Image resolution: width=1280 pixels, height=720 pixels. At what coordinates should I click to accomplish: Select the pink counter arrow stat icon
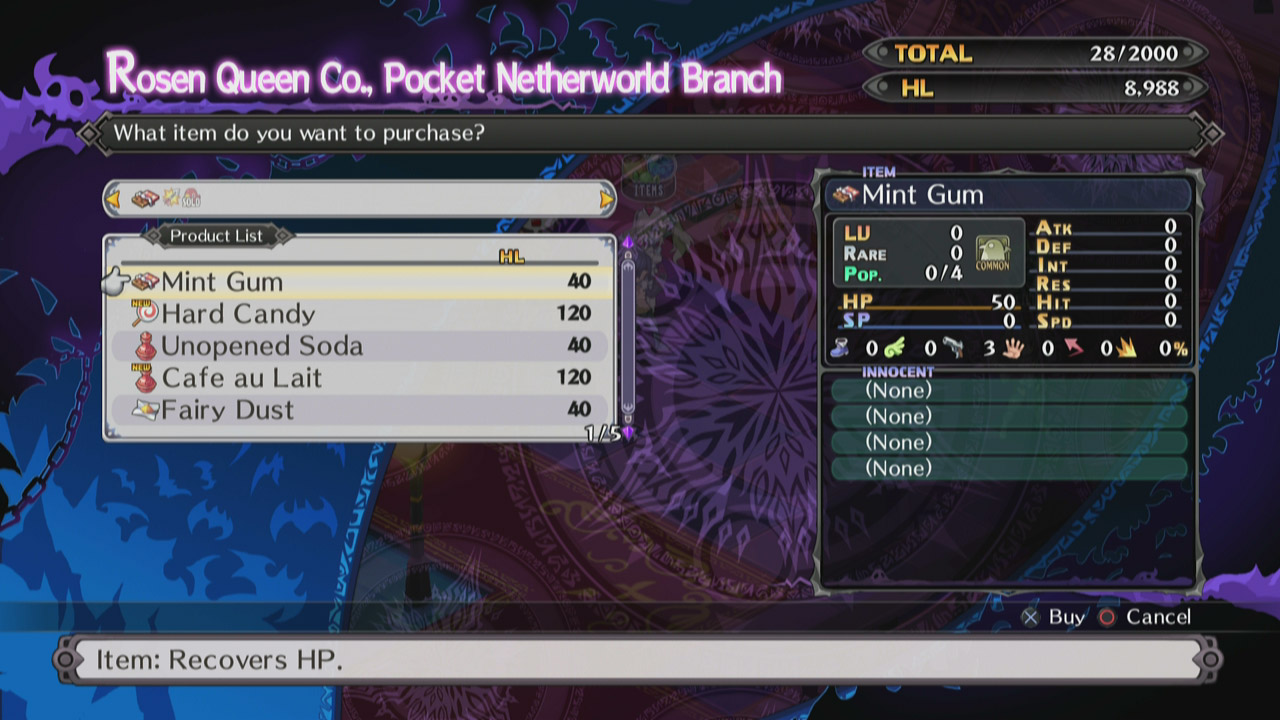[1072, 349]
